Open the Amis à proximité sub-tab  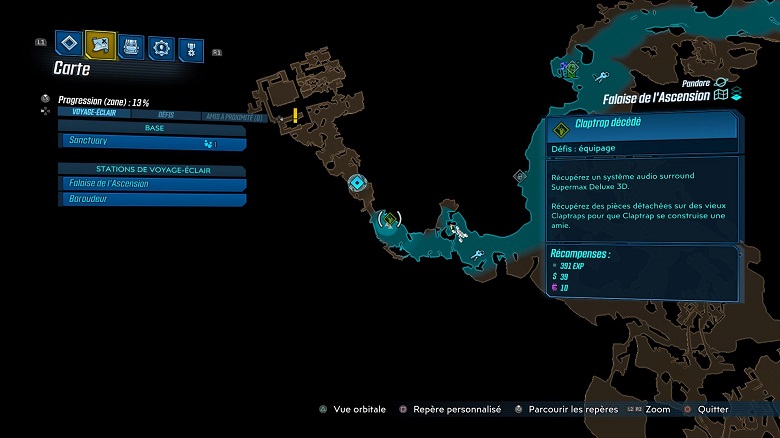[x=232, y=115]
